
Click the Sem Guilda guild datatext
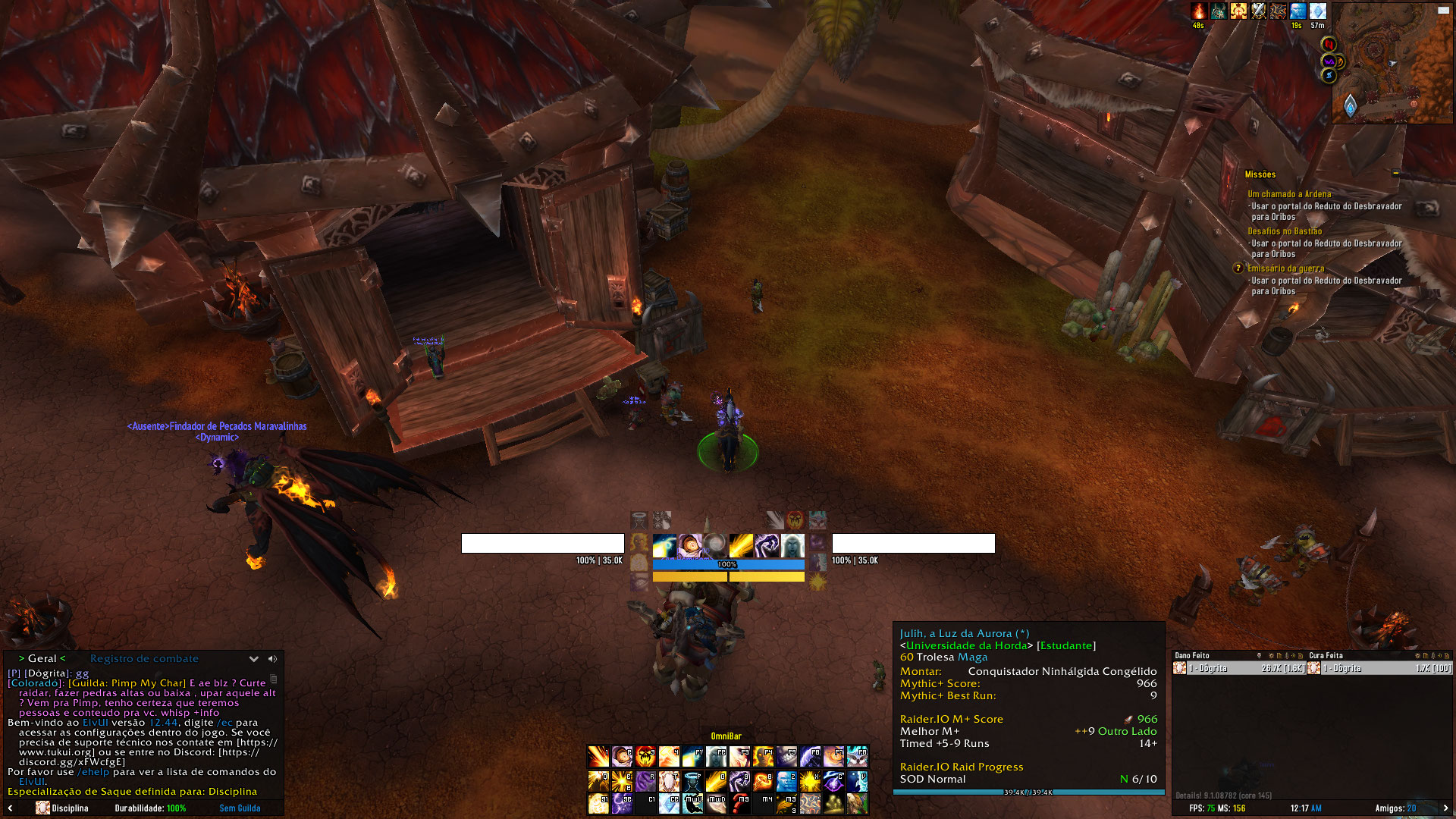click(x=240, y=808)
